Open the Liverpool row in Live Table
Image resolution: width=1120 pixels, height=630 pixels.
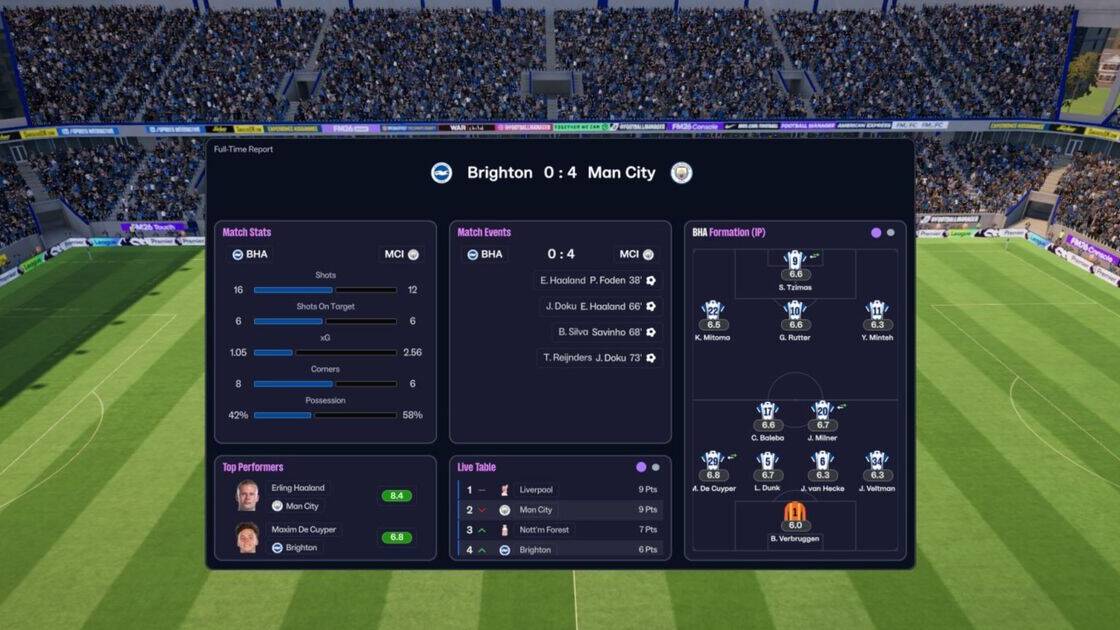(560, 490)
